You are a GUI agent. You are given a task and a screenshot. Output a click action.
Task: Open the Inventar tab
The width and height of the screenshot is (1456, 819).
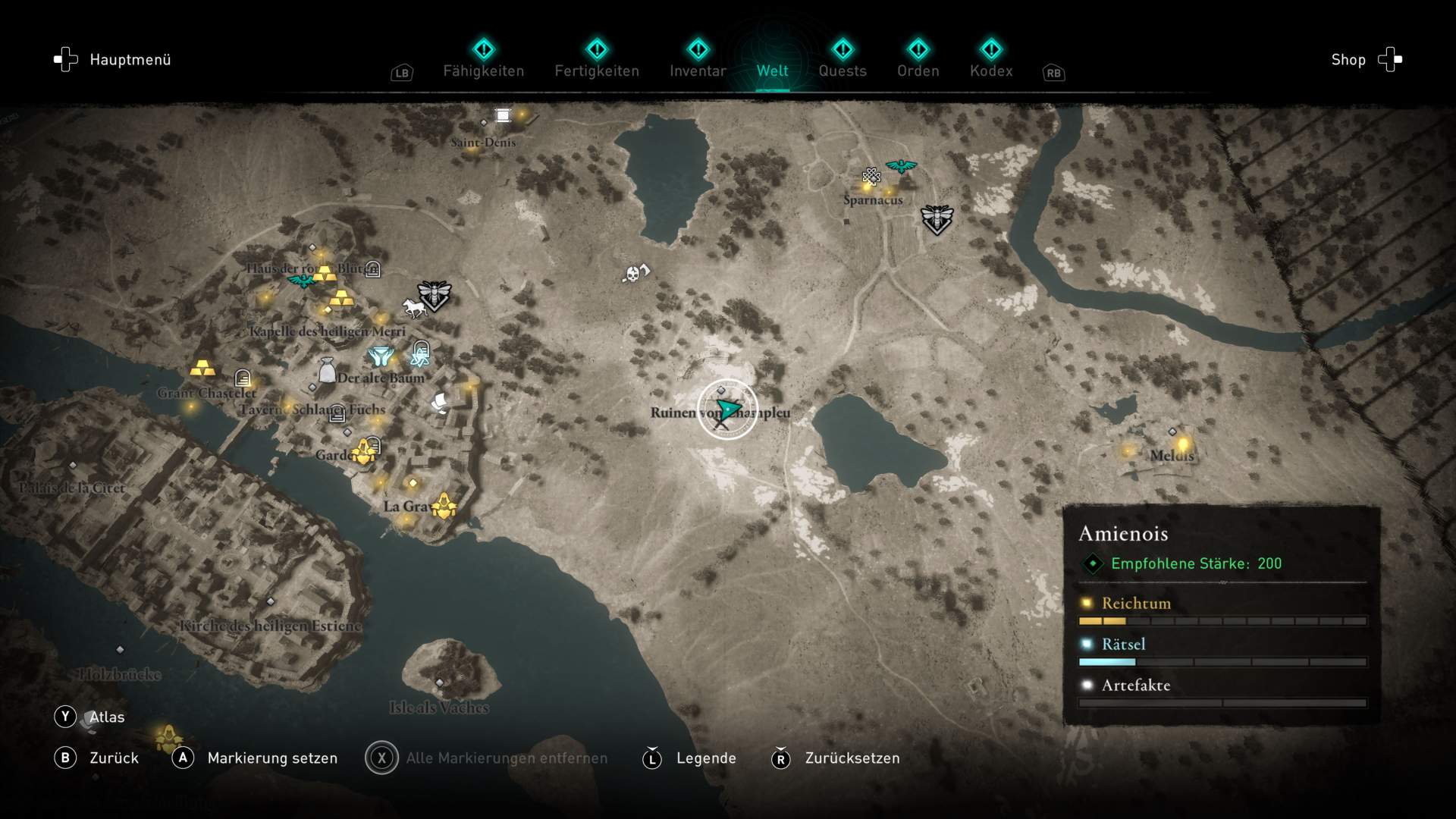(698, 71)
